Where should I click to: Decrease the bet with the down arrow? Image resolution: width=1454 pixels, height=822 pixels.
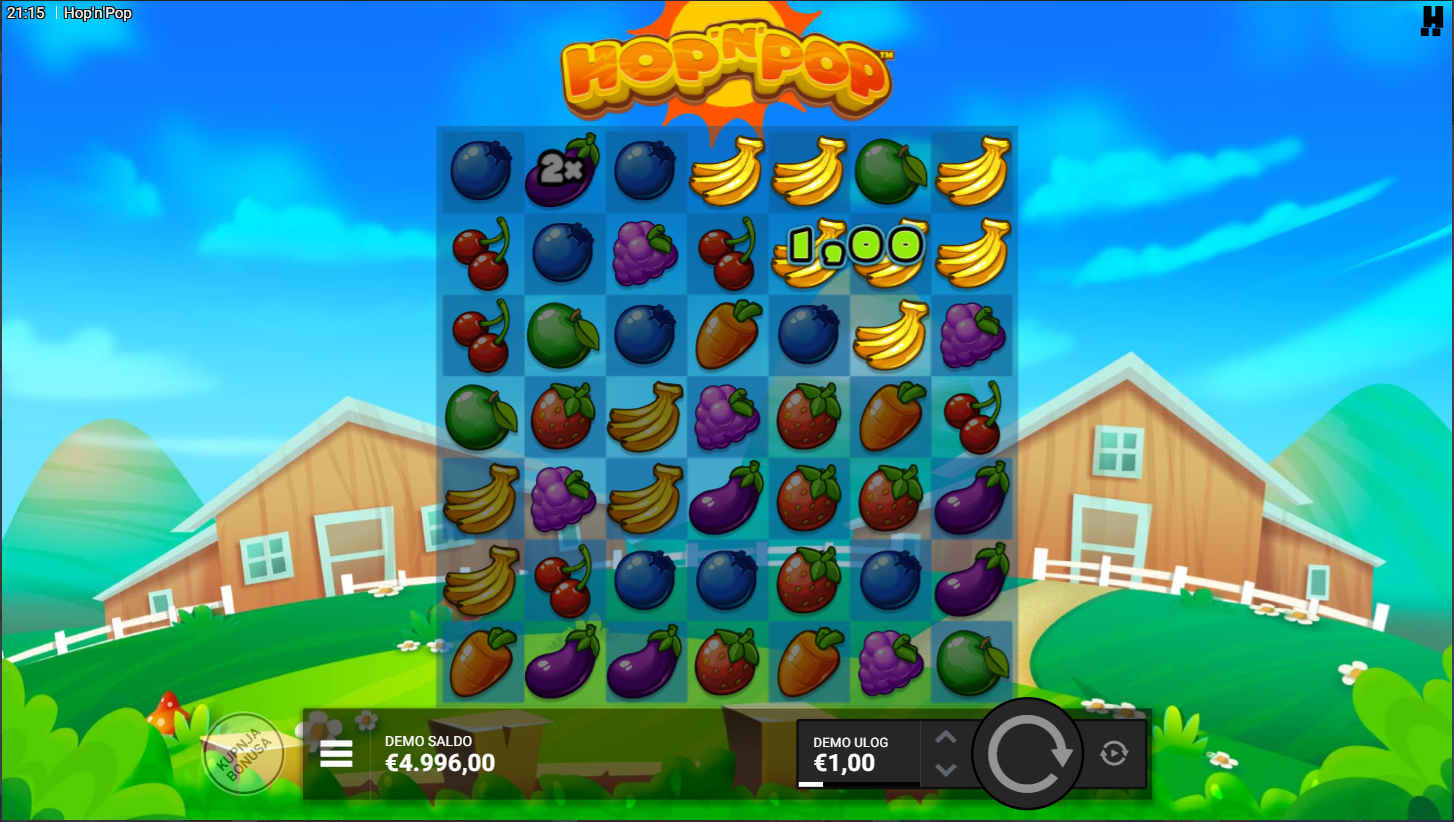point(946,770)
